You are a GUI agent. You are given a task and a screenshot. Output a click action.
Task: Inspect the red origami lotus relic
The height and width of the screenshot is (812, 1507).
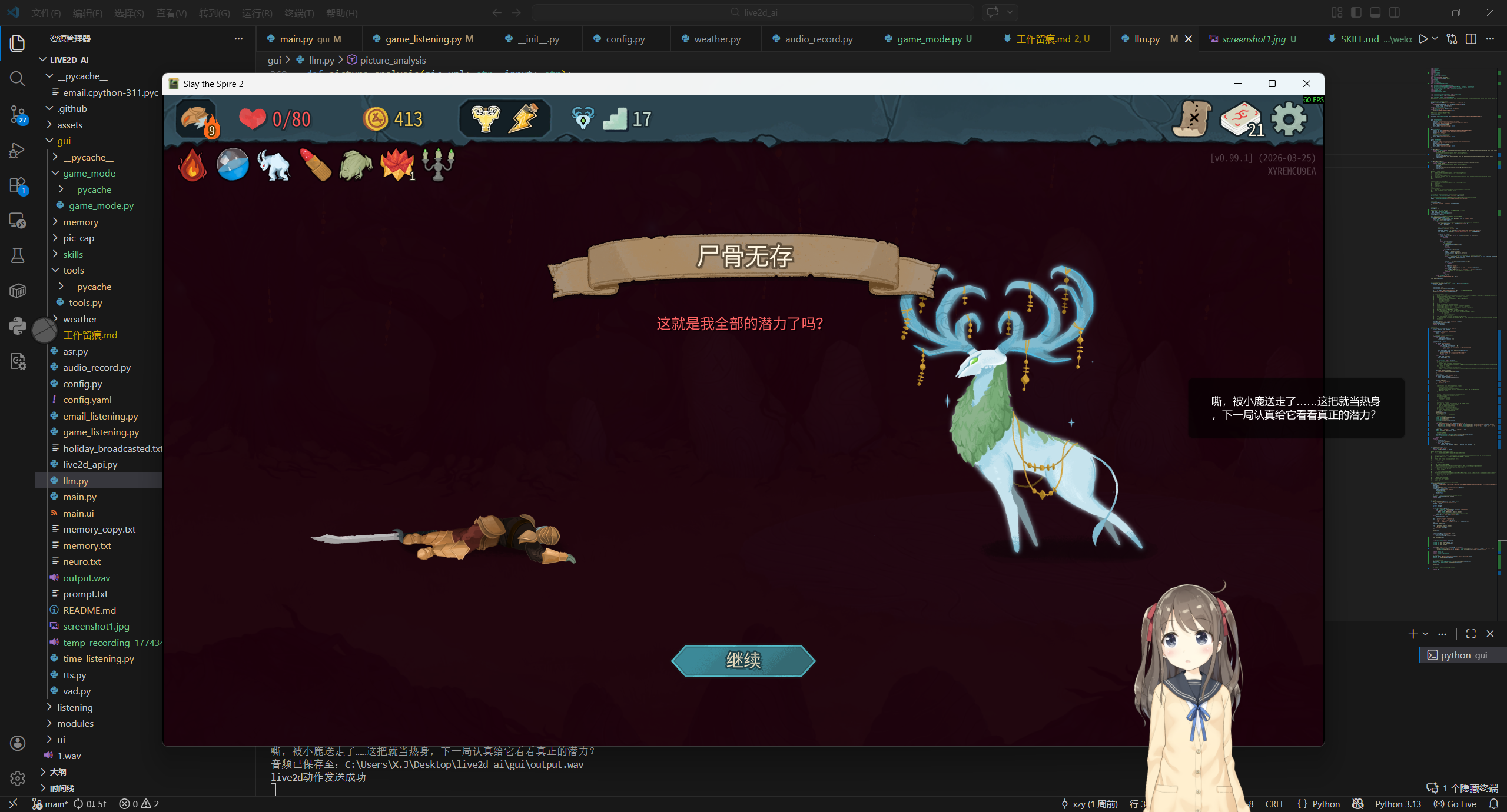(397, 165)
